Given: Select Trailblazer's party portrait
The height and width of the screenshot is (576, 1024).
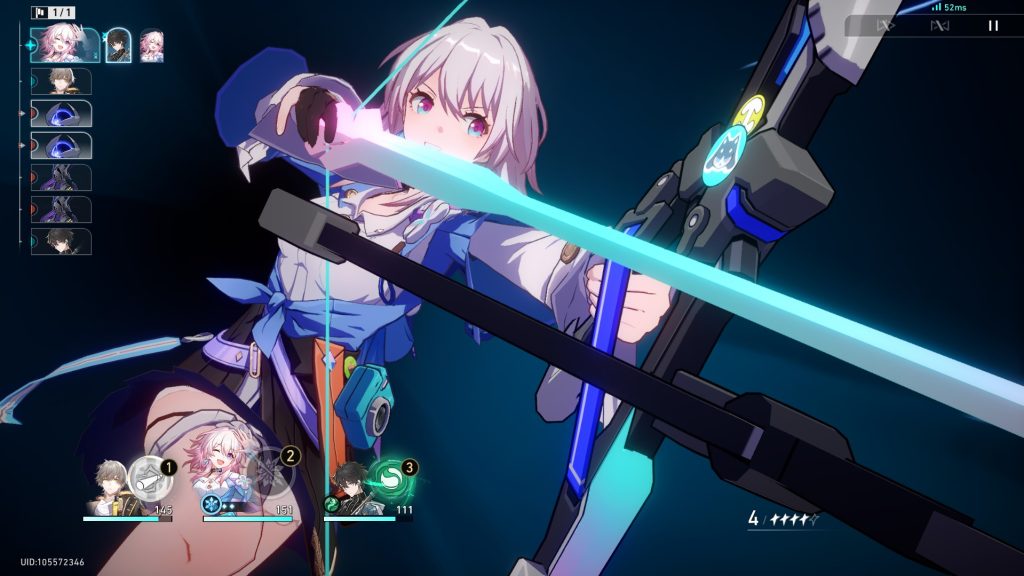Looking at the screenshot, I should click(x=110, y=488).
